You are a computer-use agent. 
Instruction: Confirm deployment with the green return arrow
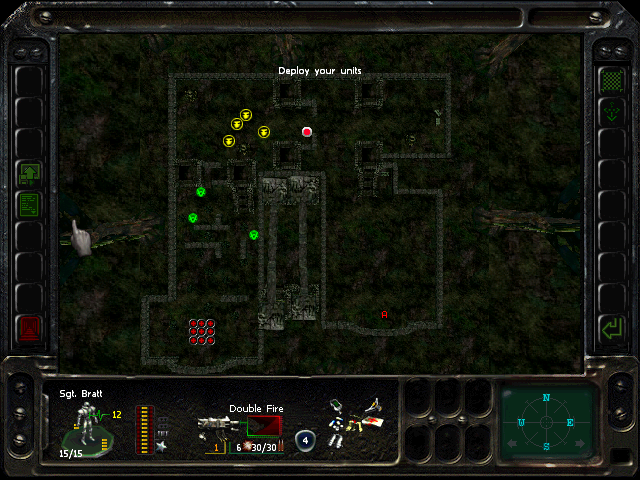[x=609, y=328]
